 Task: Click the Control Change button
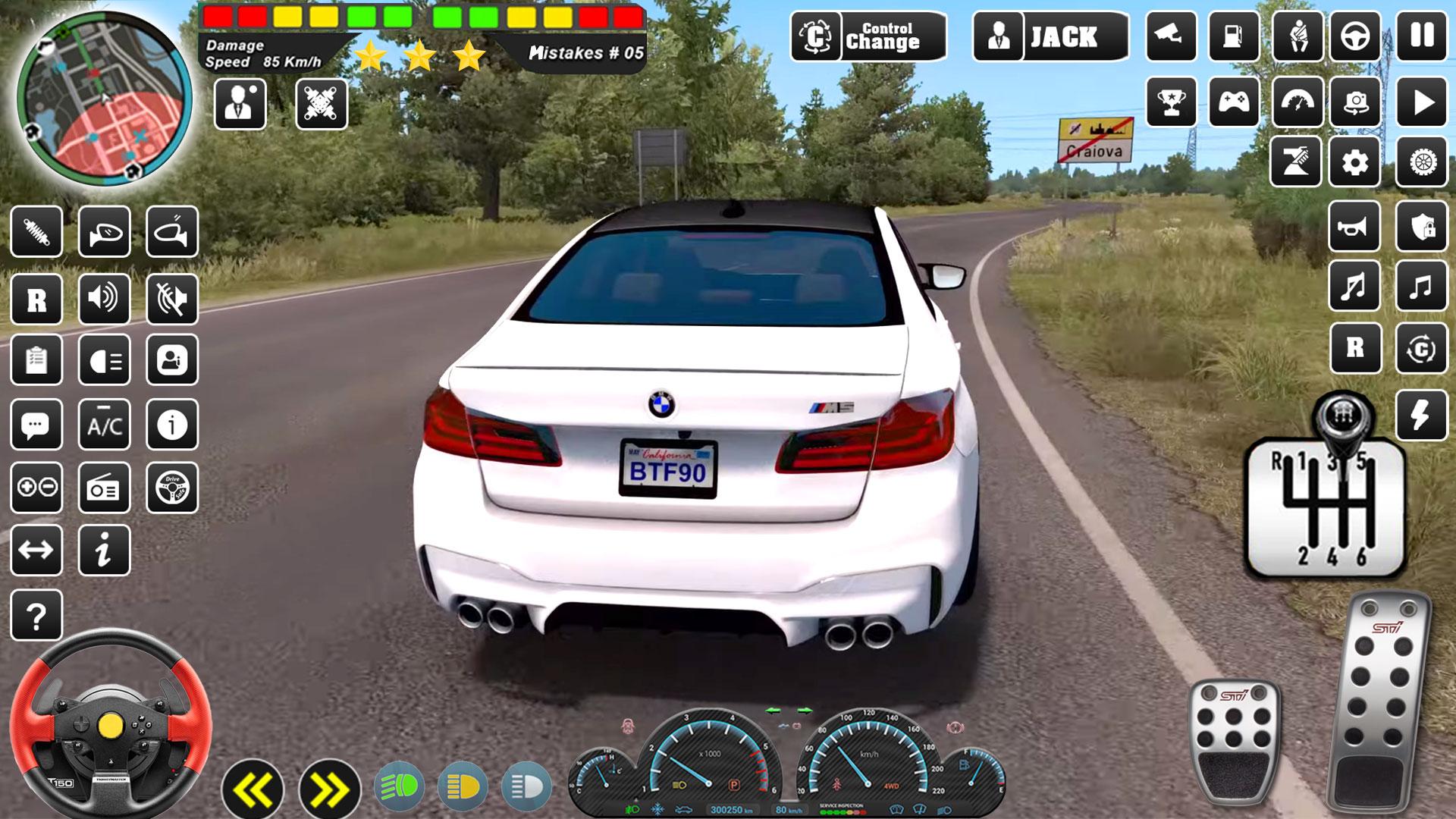pyautogui.click(x=868, y=36)
